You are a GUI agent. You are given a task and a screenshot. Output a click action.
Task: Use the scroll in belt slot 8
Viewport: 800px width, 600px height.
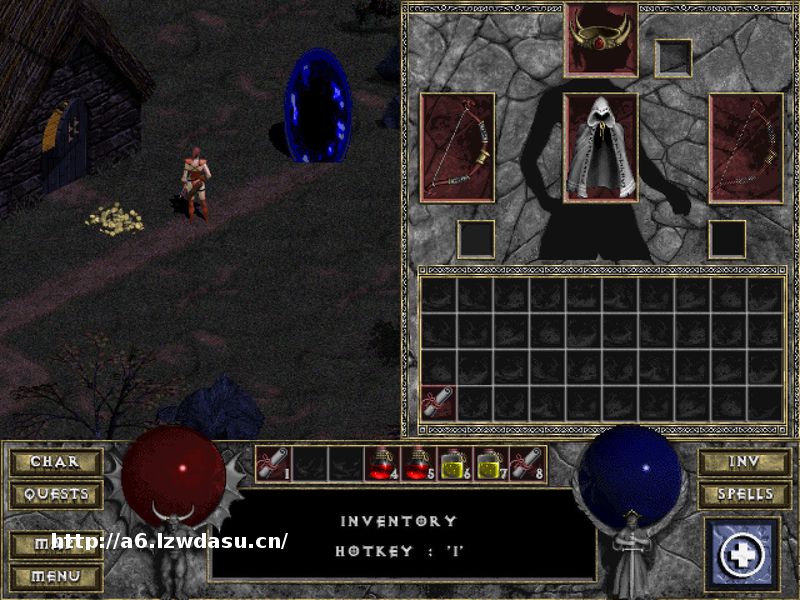tap(528, 464)
